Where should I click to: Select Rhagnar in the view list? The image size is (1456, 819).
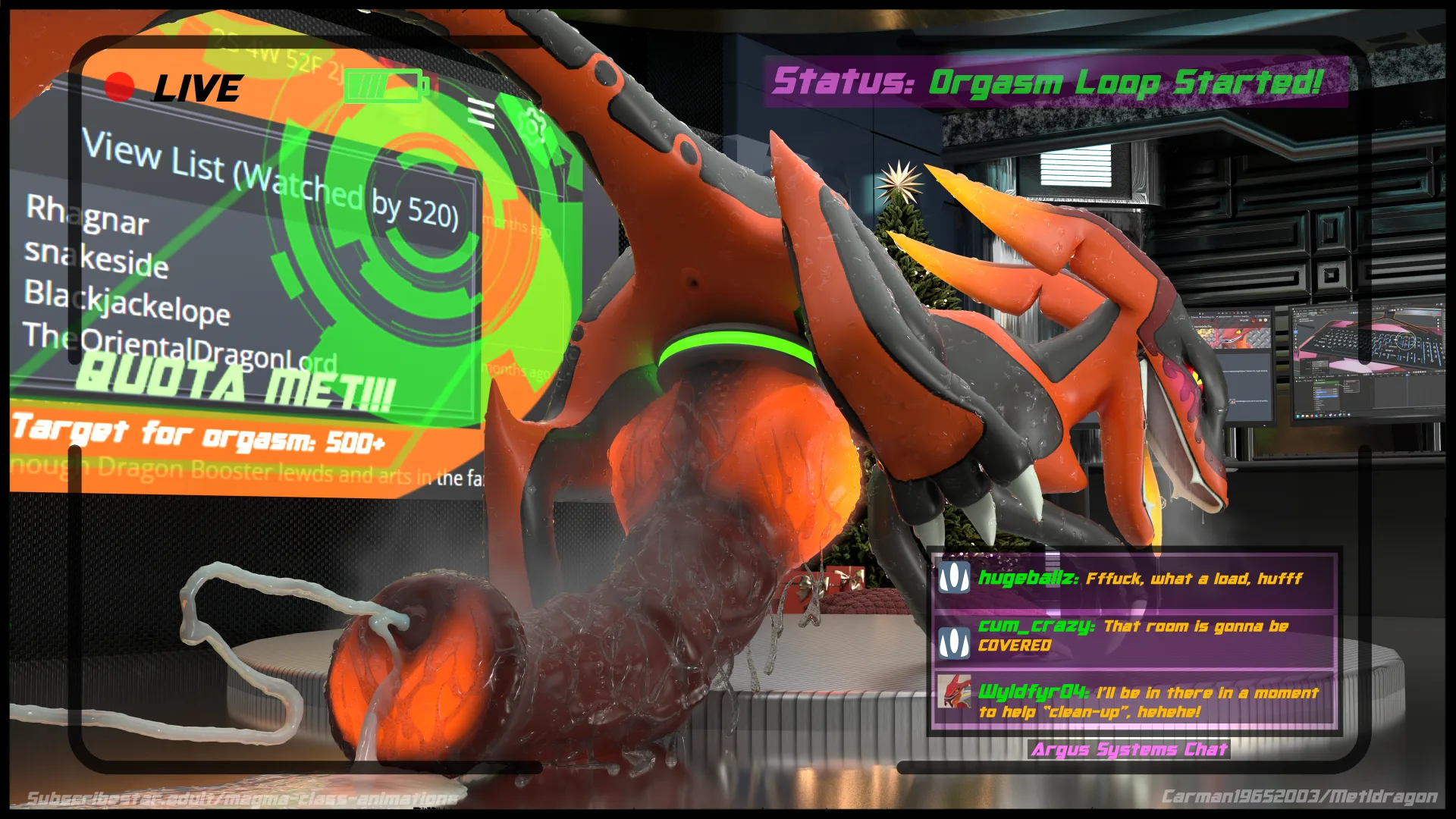click(87, 215)
